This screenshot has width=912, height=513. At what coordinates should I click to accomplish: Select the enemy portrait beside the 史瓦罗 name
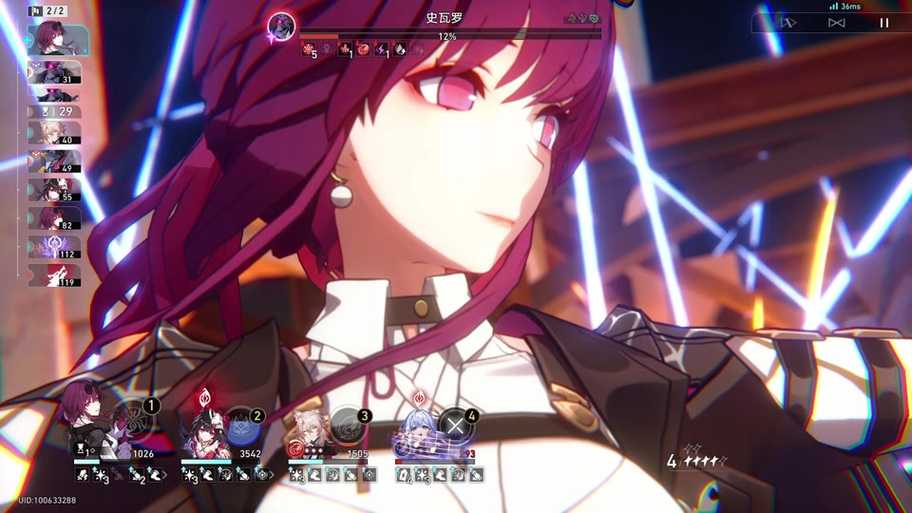coord(282,26)
